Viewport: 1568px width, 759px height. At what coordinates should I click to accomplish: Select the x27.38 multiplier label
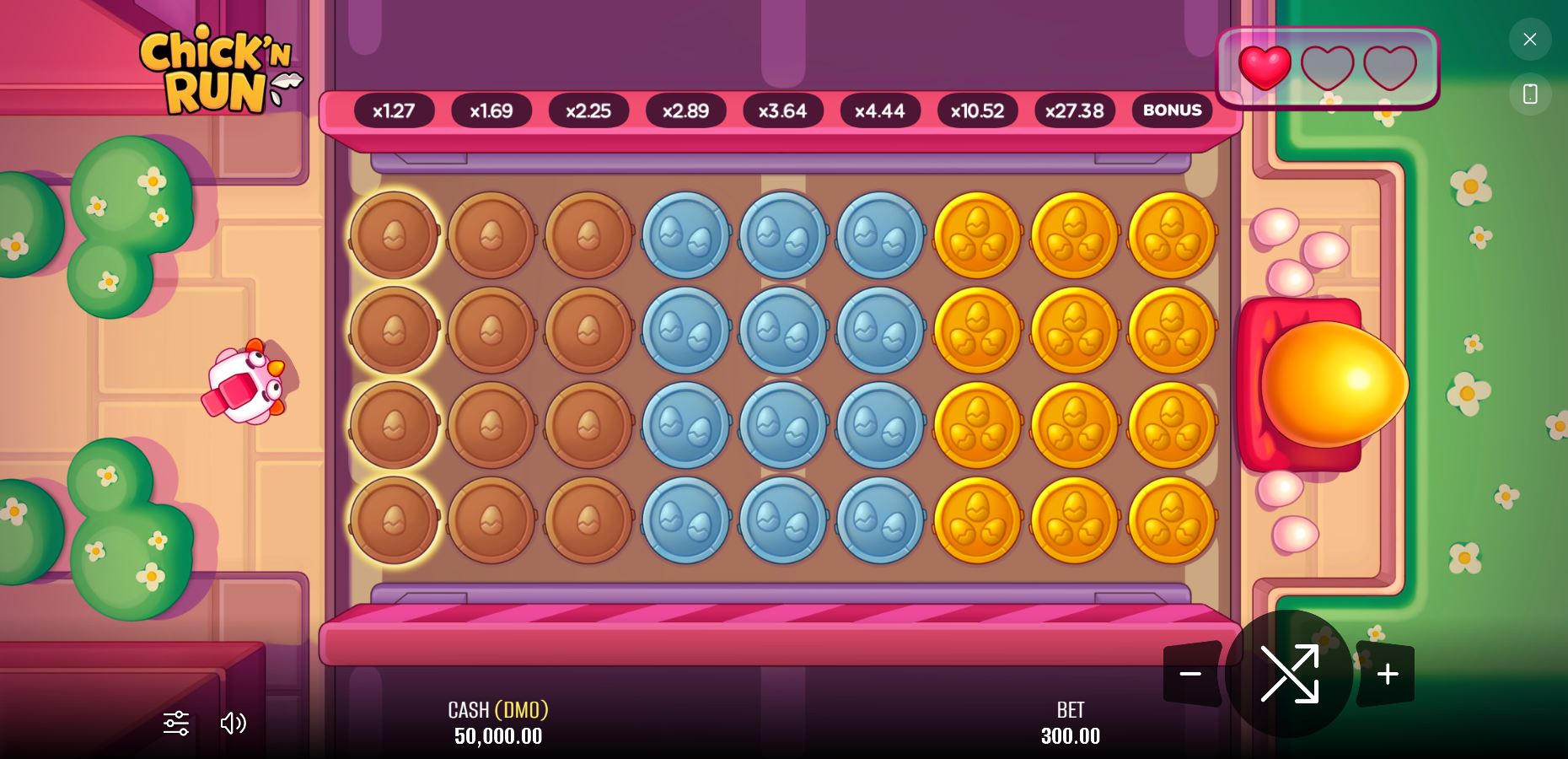[1074, 110]
